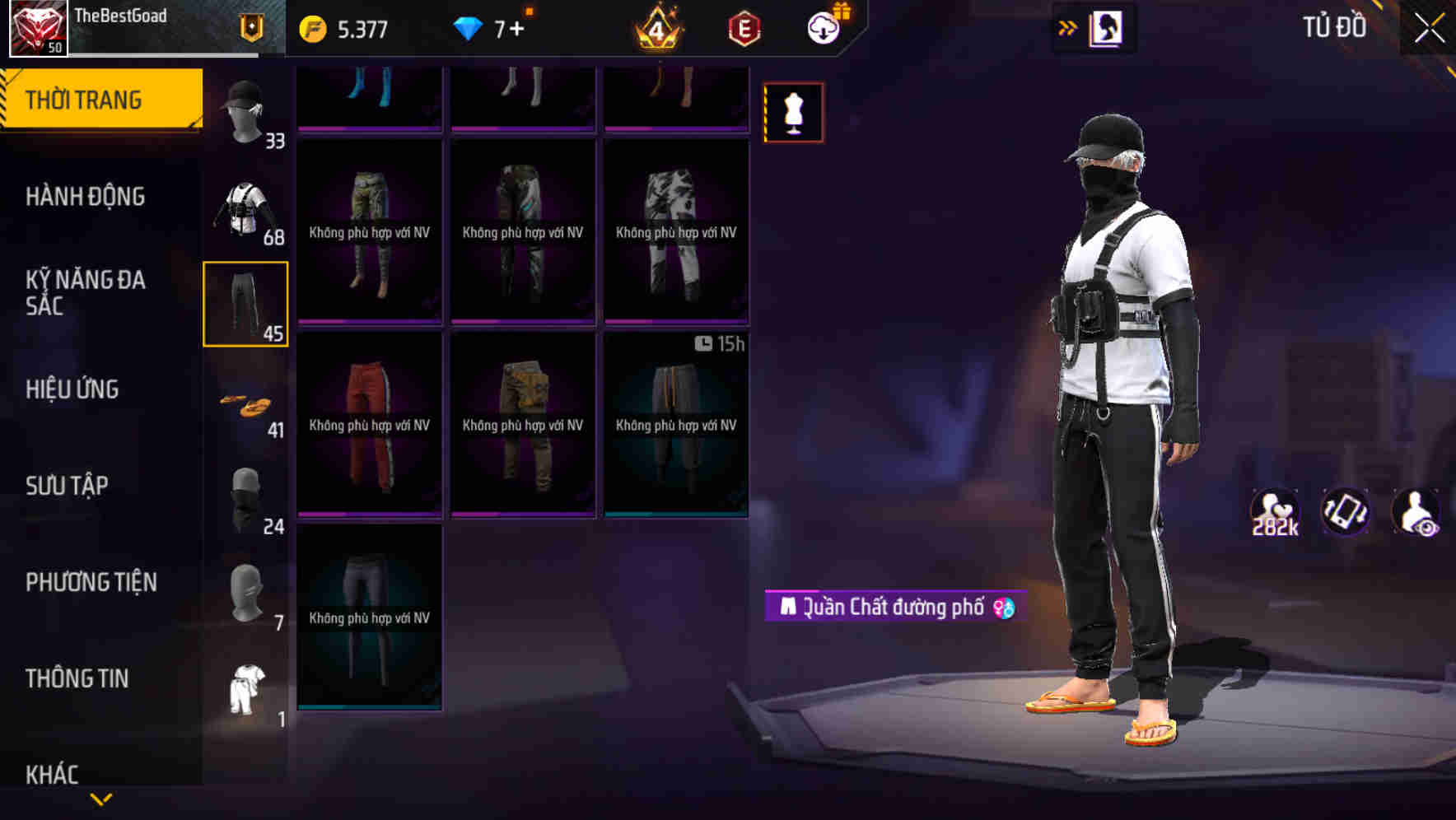
Task: Select the shoes category showing 41 items
Action: point(245,403)
